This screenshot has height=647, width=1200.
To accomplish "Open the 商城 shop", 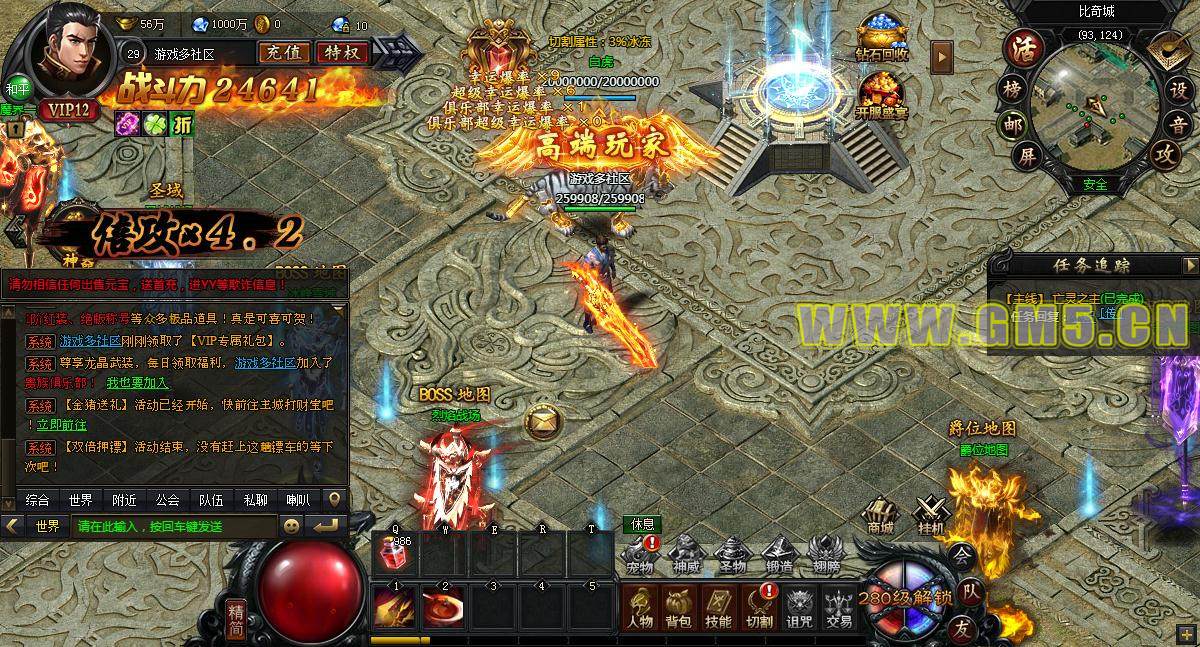I will coord(880,512).
